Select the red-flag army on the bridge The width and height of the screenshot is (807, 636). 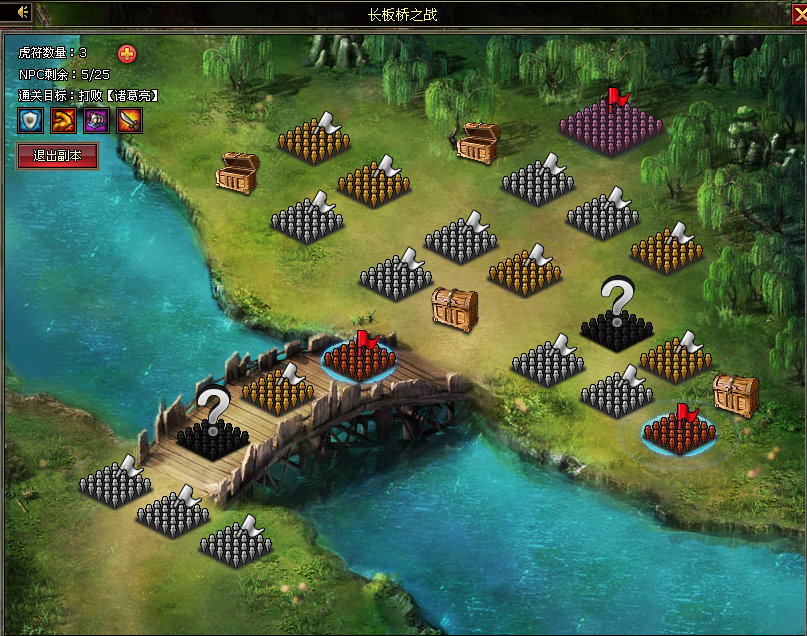click(359, 359)
